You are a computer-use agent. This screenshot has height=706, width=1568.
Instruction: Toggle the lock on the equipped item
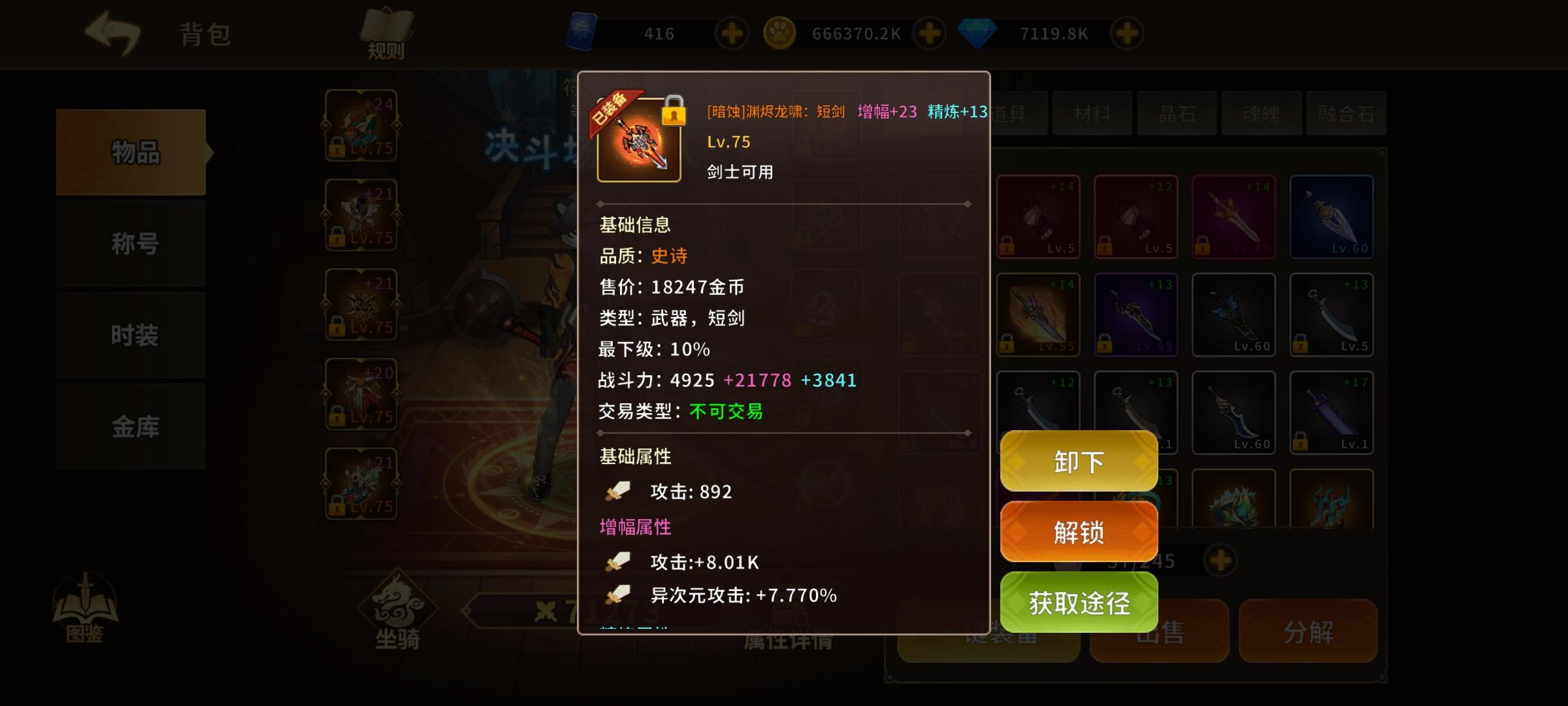point(674,114)
